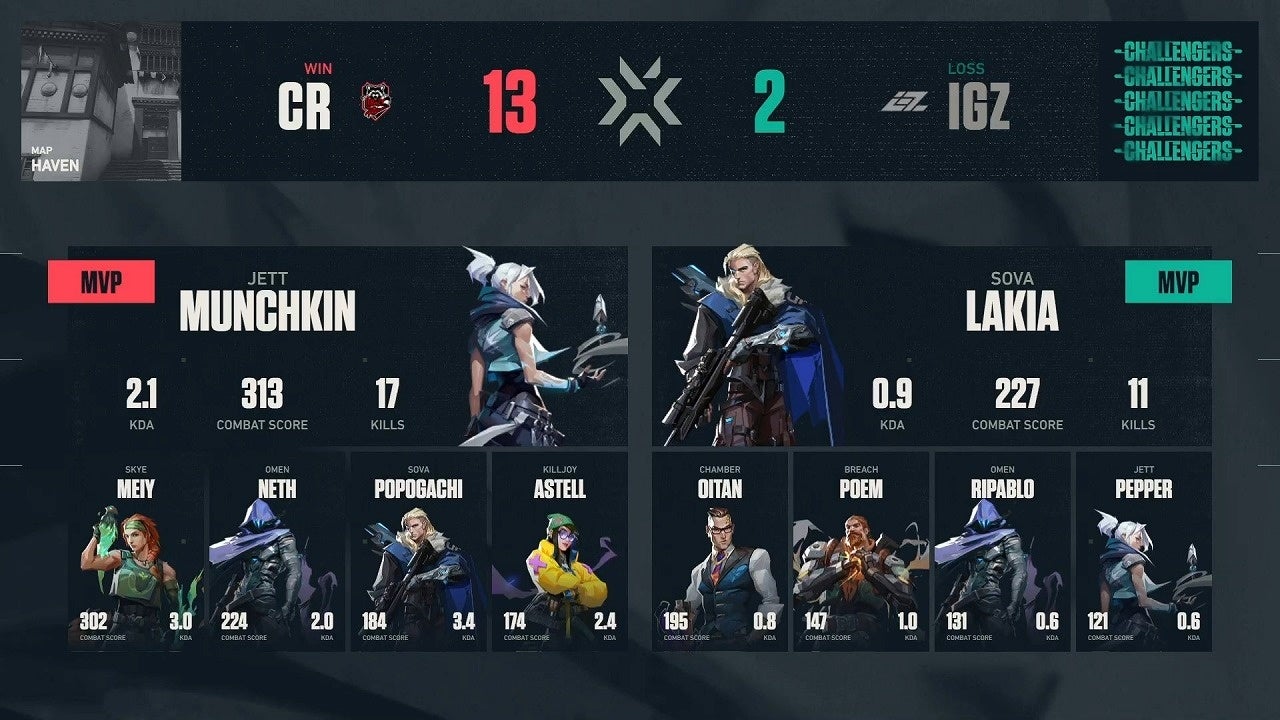Open MUNCHKIN's Jett MVP panel

click(x=348, y=346)
